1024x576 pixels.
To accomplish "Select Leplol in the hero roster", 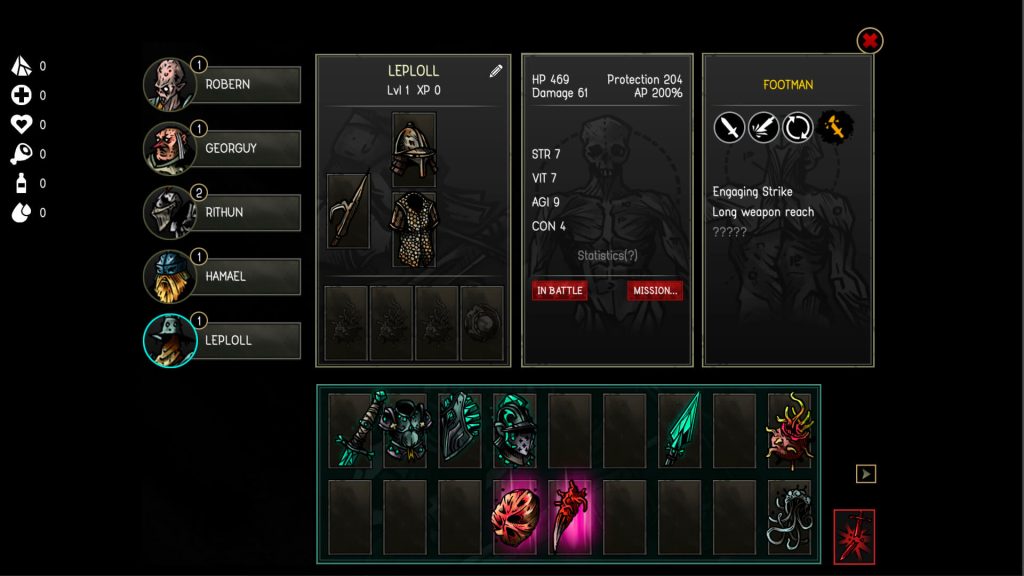I will [223, 341].
